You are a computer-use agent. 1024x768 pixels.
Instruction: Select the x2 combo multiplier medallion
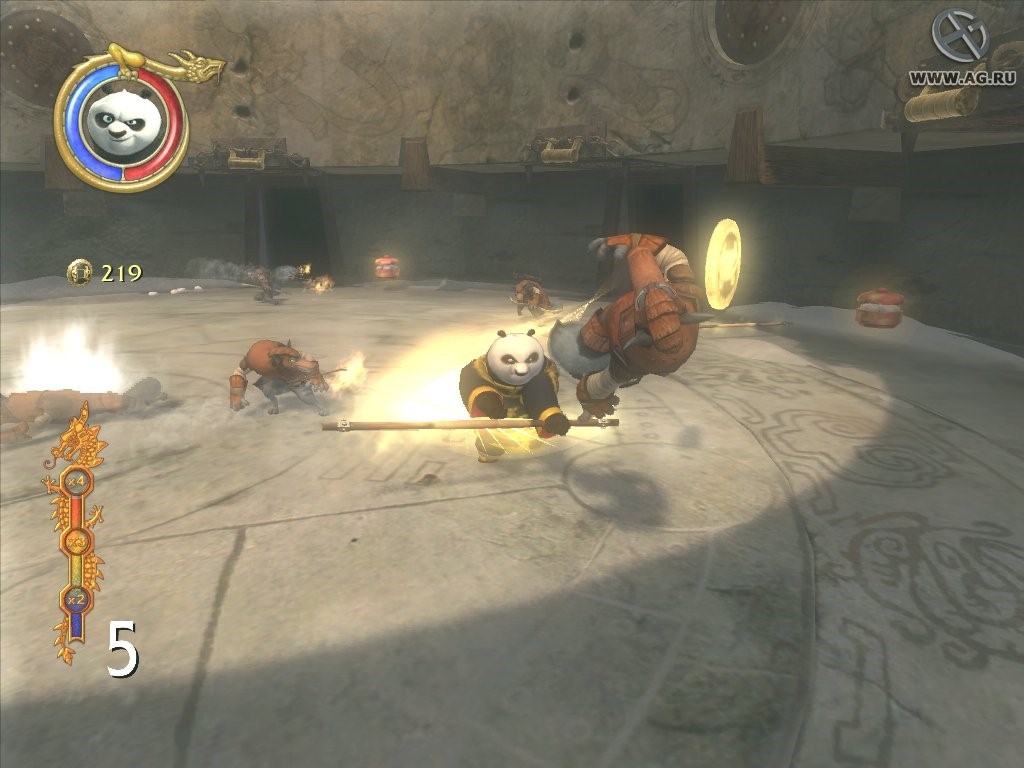pos(75,599)
